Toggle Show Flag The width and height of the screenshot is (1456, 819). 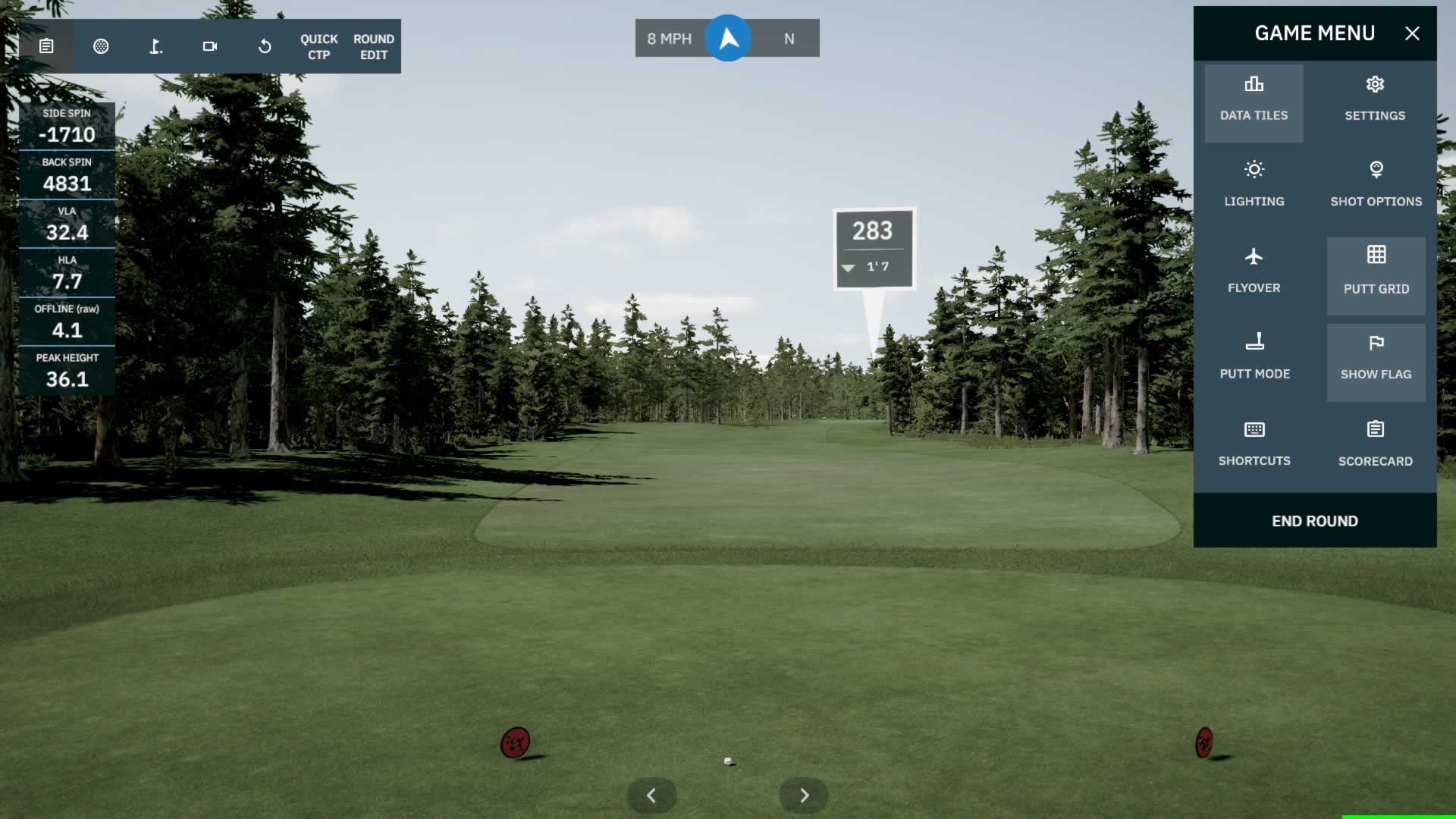(x=1376, y=359)
